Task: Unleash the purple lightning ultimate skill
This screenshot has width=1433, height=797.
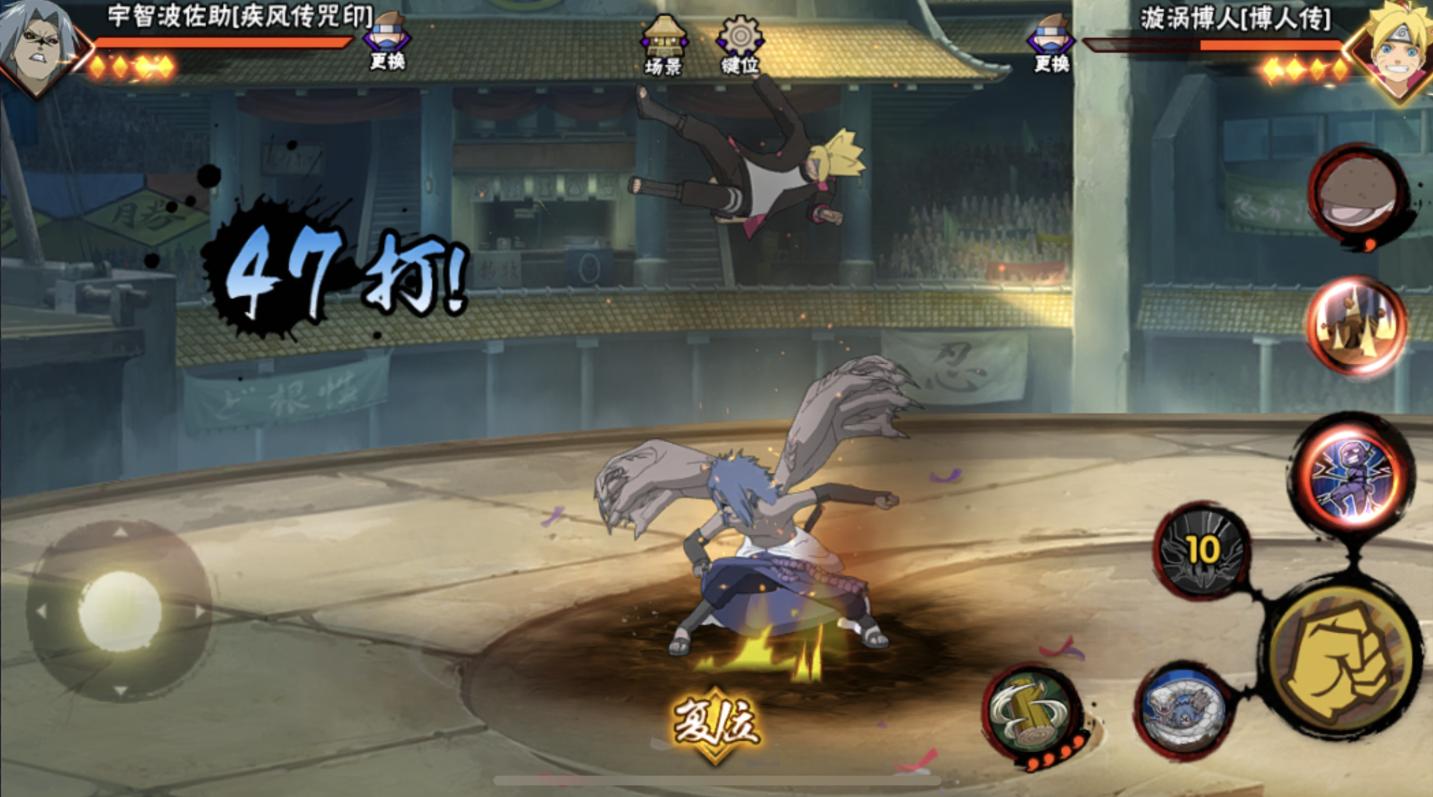Action: pos(1351,474)
